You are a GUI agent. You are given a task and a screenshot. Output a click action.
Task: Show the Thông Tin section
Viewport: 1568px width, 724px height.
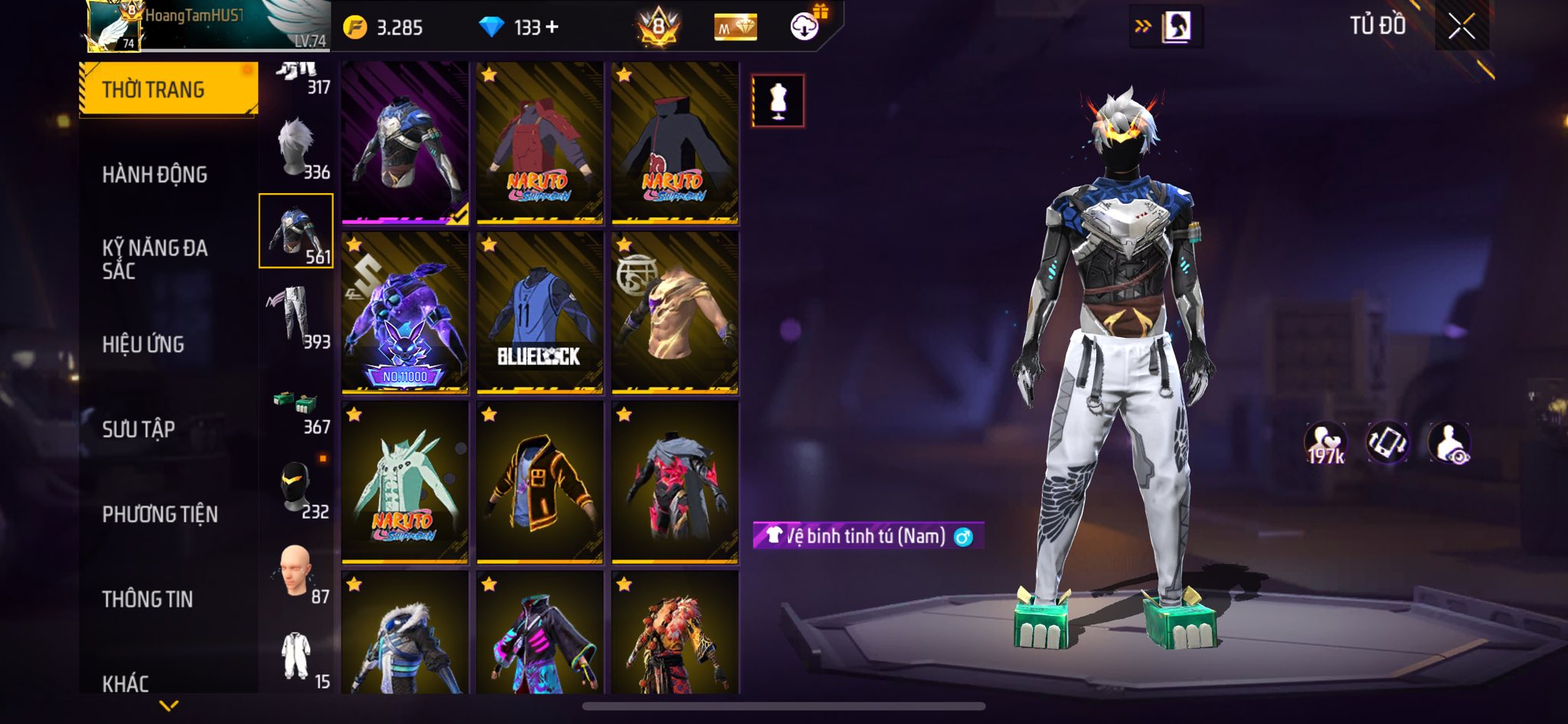pos(148,599)
